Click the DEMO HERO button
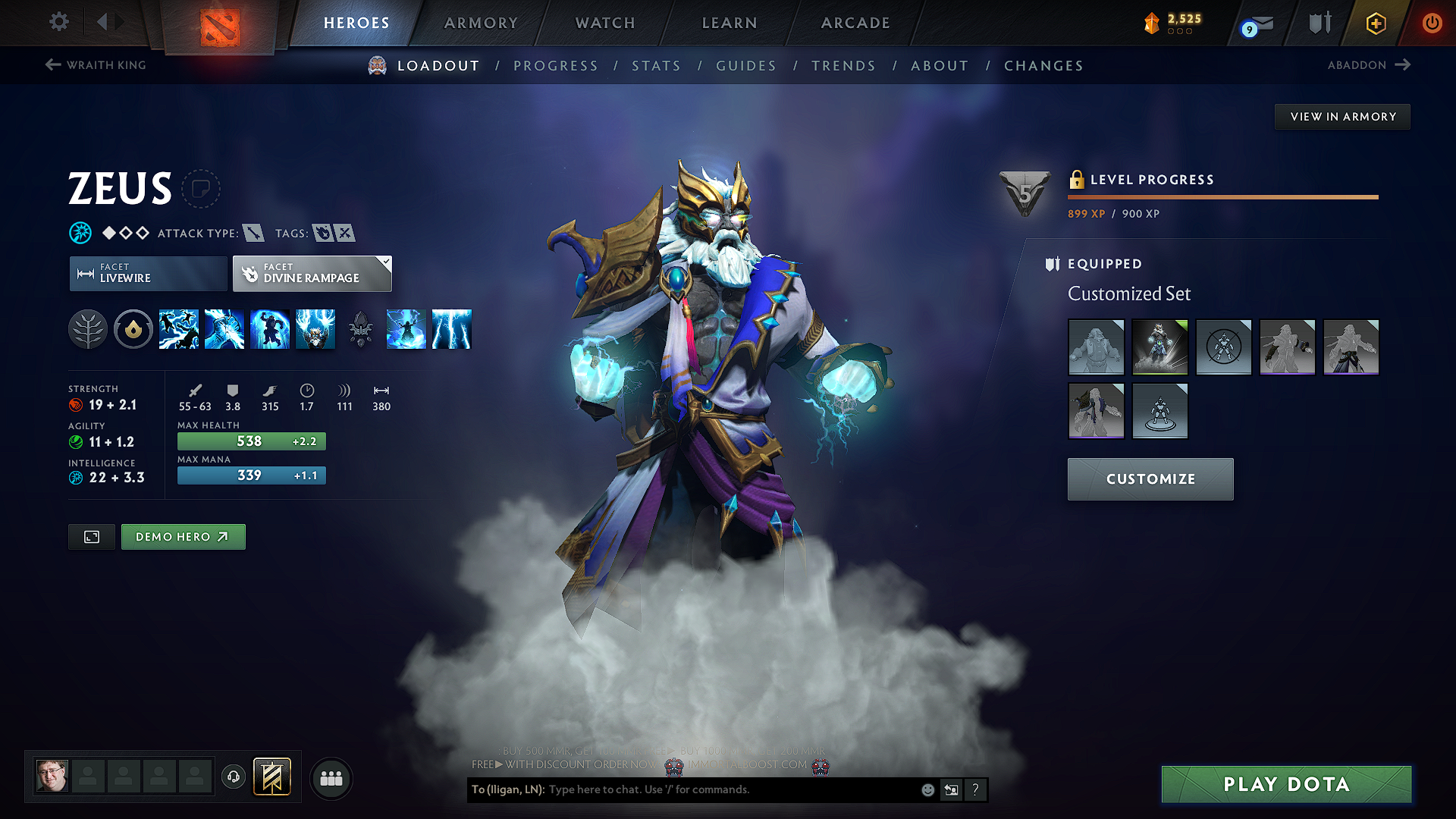 click(183, 536)
